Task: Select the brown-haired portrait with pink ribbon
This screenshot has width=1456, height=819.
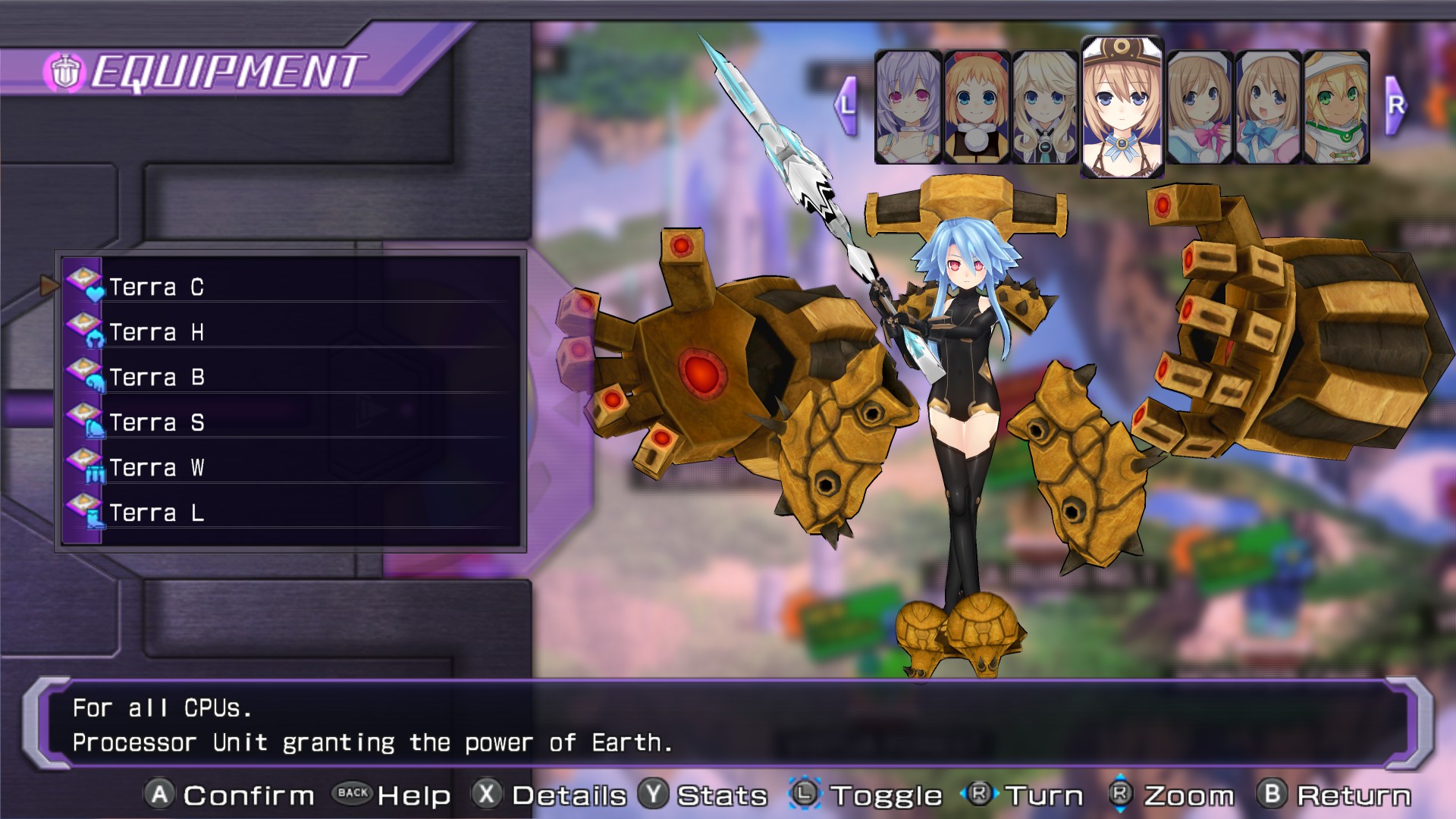Action: pyautogui.click(x=1199, y=107)
